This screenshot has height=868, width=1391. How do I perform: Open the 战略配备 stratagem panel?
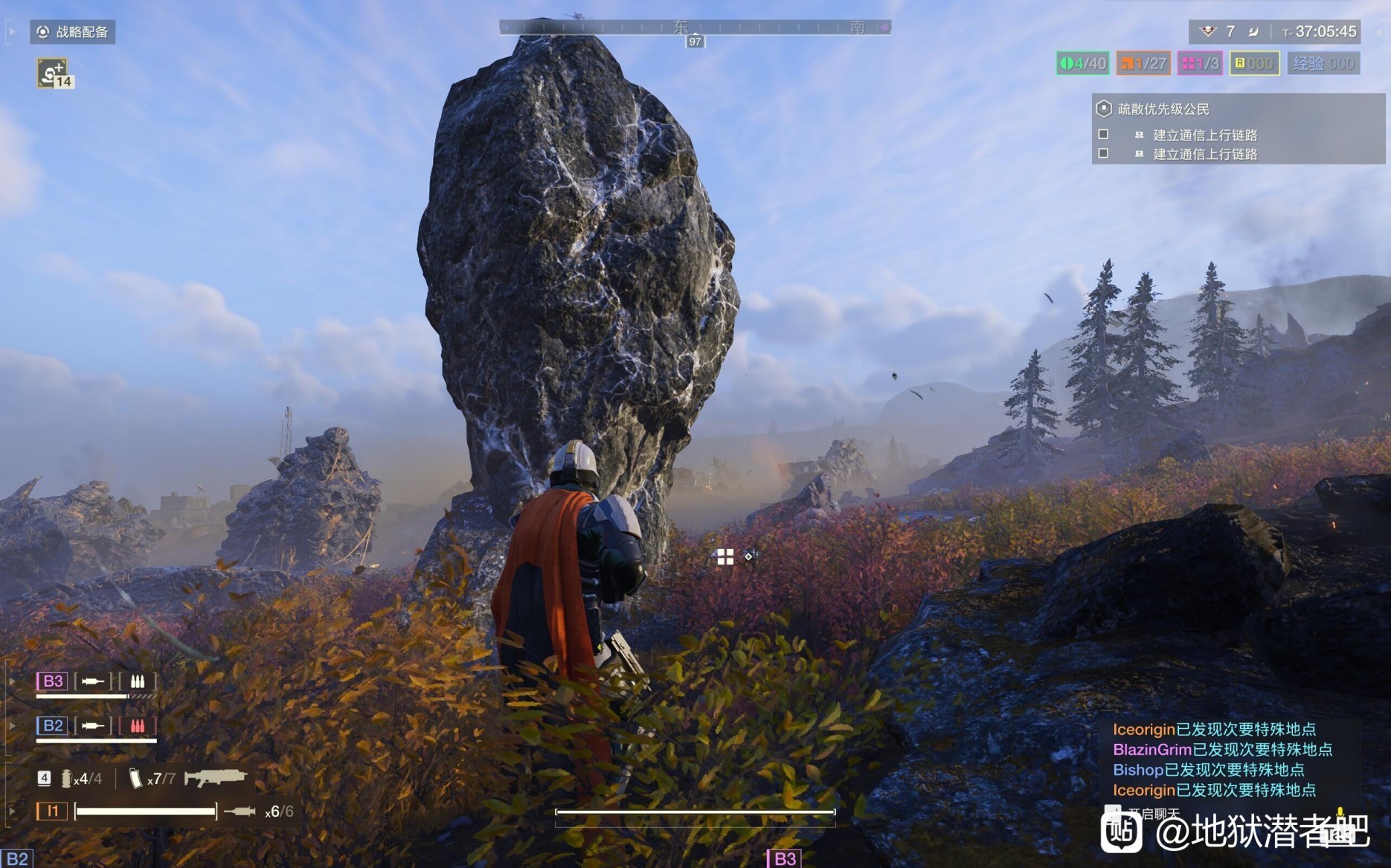(x=73, y=32)
